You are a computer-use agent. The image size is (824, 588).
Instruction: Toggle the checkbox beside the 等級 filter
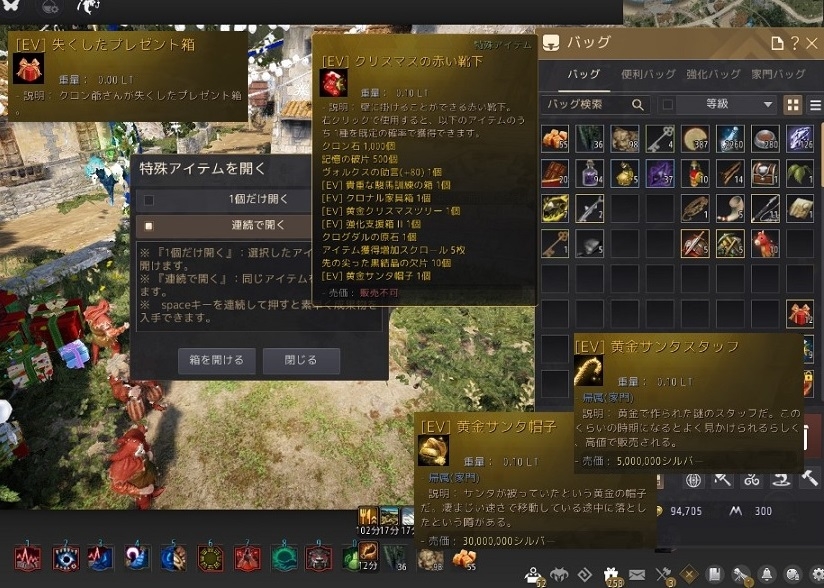click(x=668, y=105)
